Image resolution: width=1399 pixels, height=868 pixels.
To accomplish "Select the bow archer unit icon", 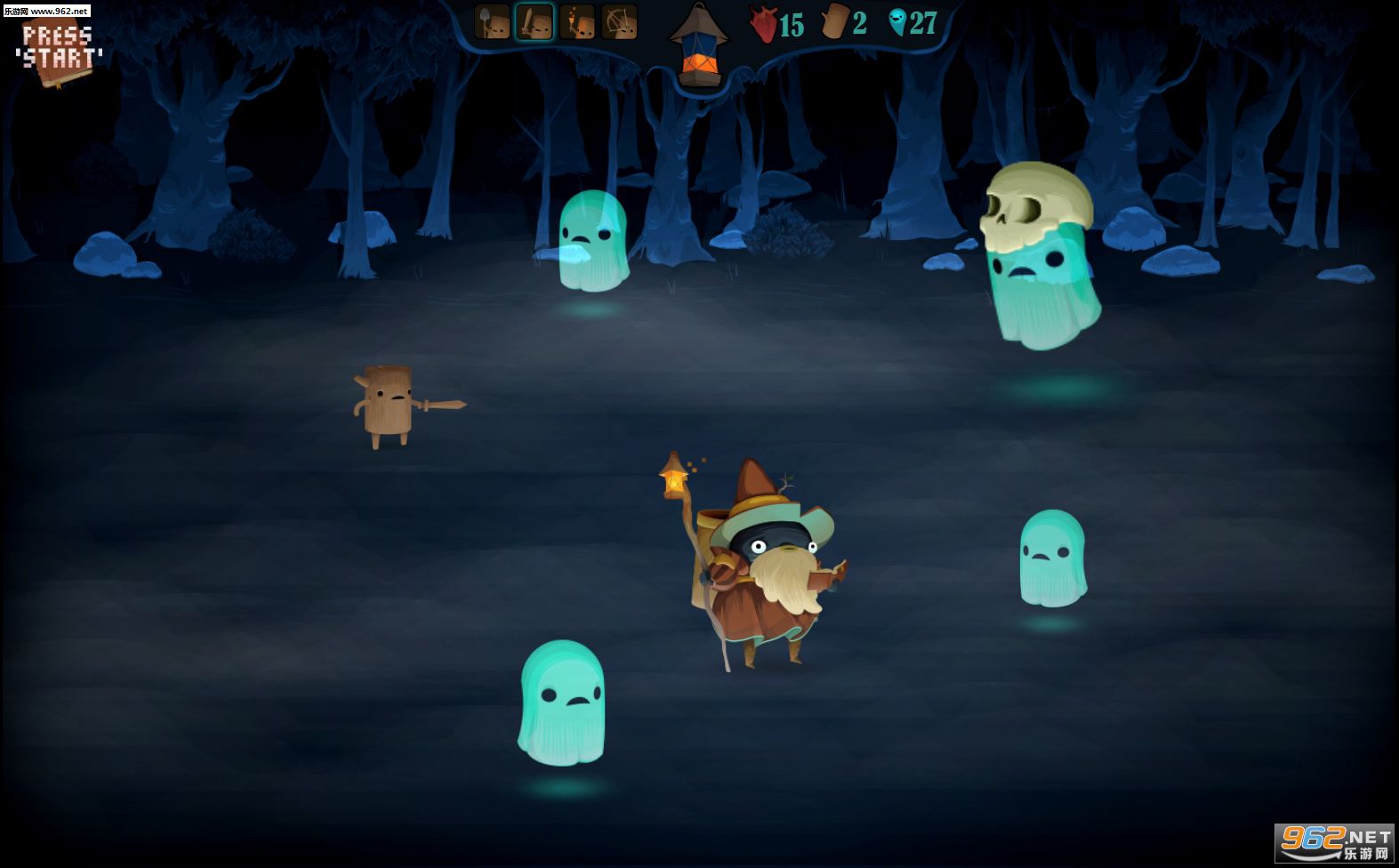I will click(x=619, y=21).
